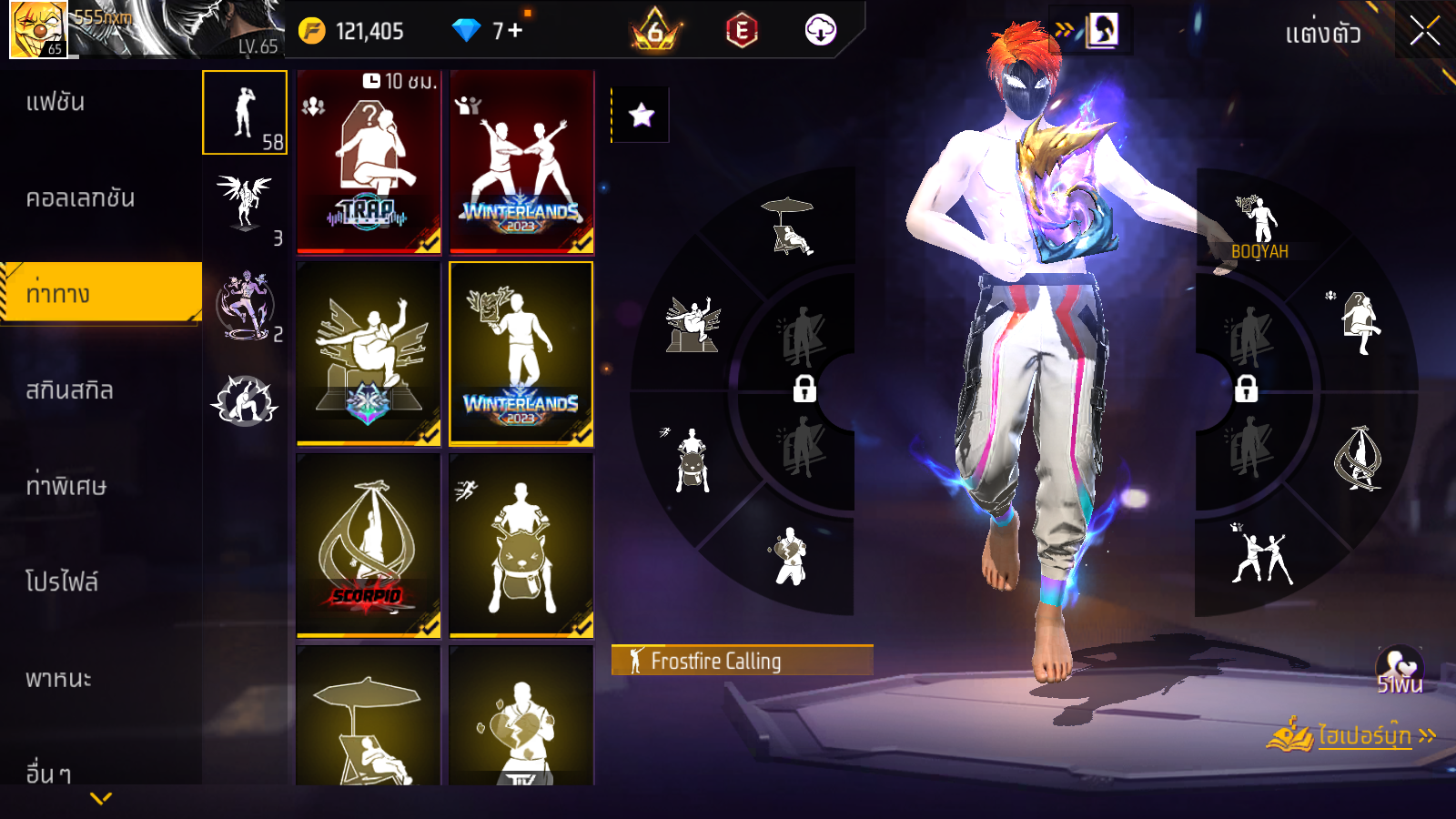Select the Winterlands 2023 duo dance emote
This screenshot has height=819, width=1456.
(x=521, y=162)
